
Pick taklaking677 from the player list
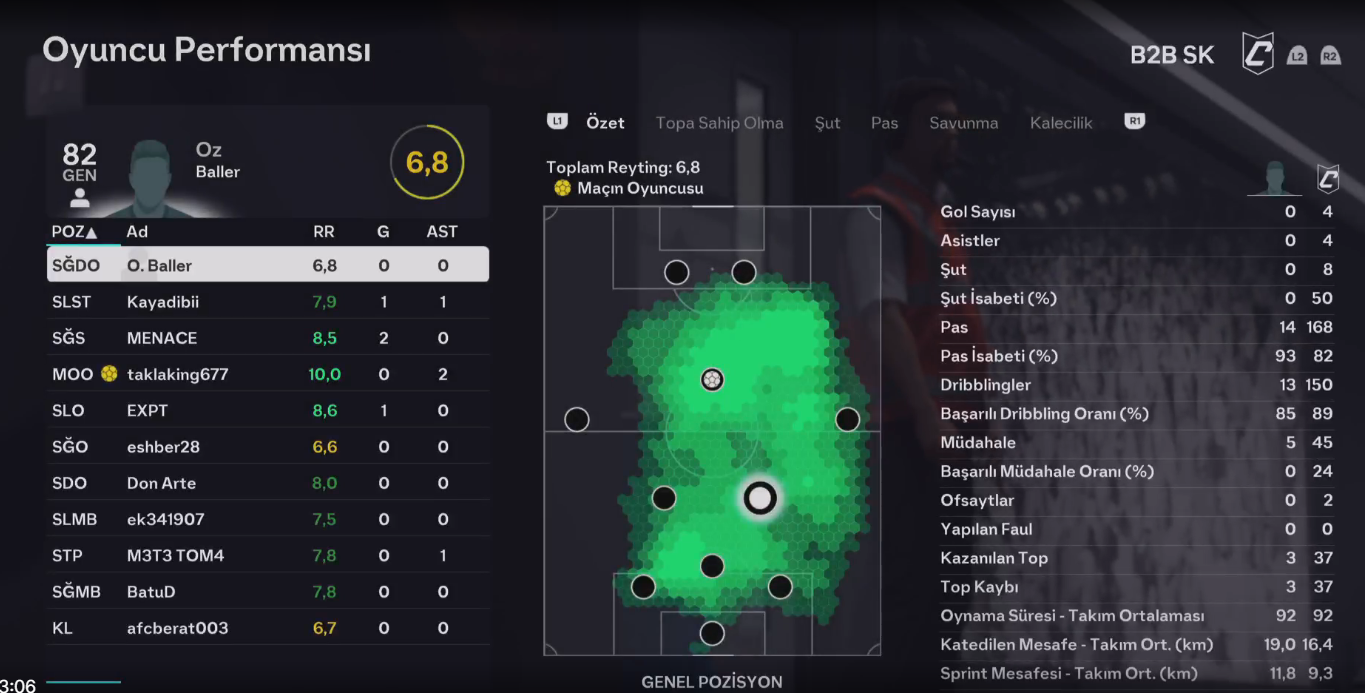[x=267, y=374]
